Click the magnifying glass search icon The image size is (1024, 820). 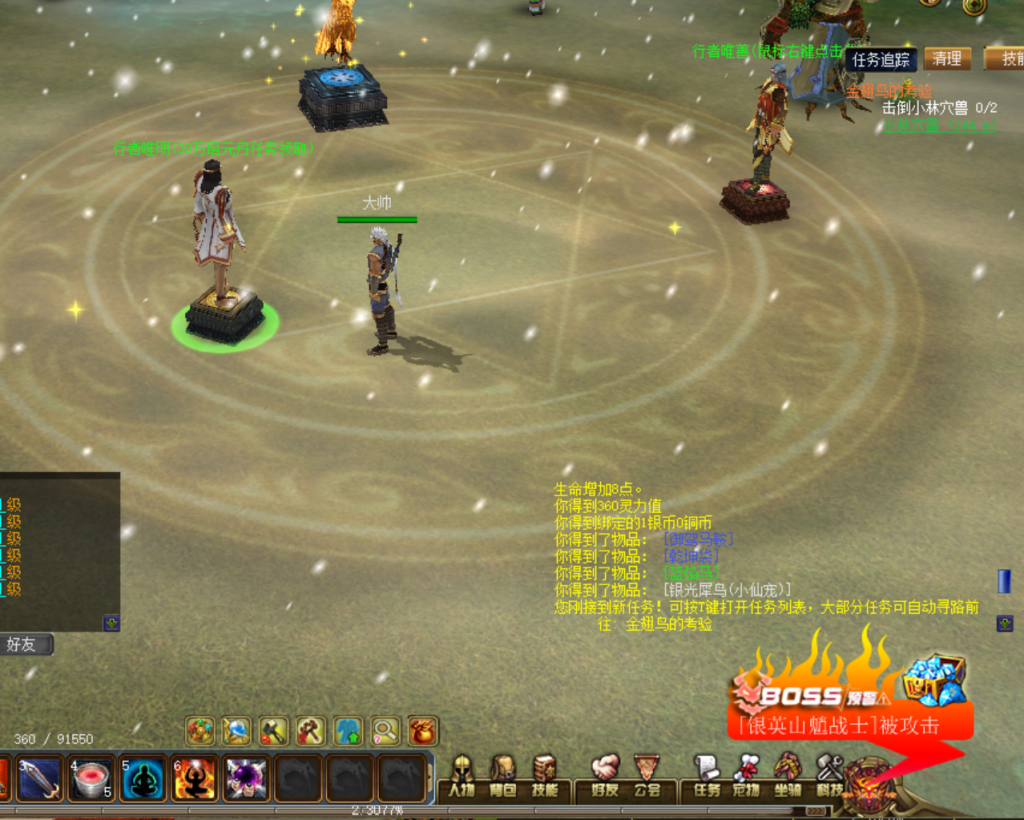click(385, 731)
